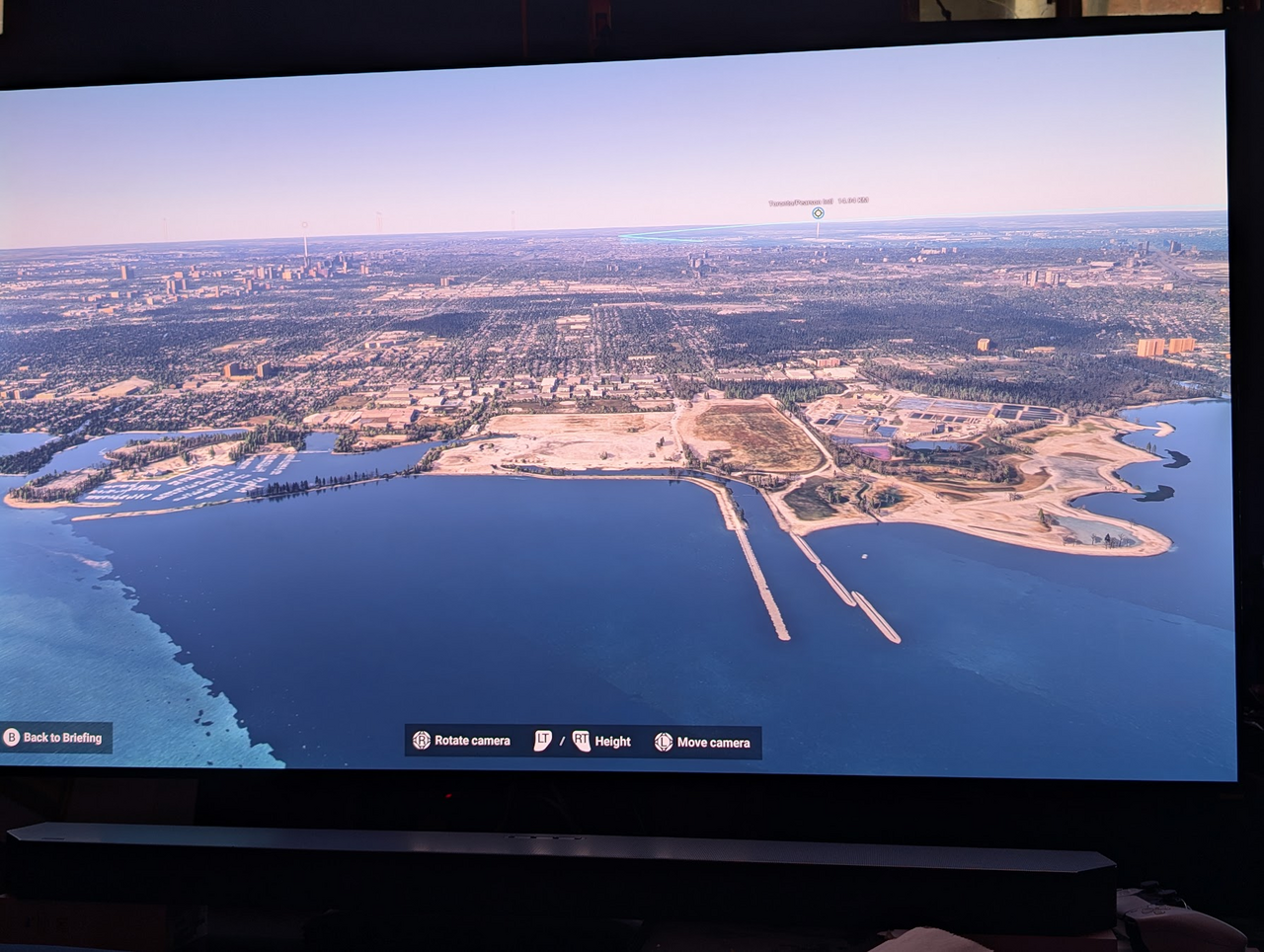Select the Toronto/Pearson Intl airport marker
Screen dimensions: 1264x952
coord(818,213)
